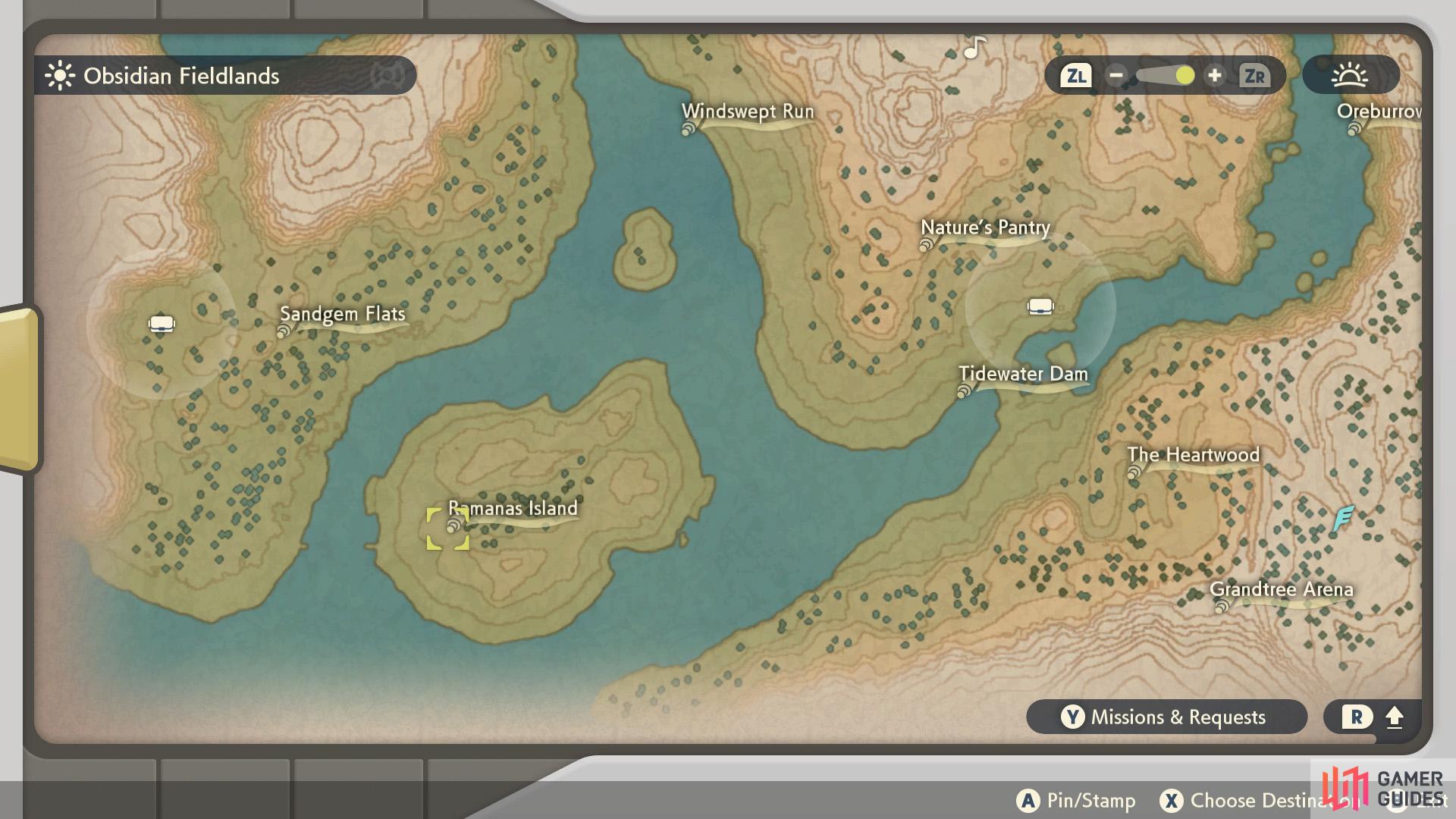The image size is (1456, 819).
Task: Click the music note icon at the top
Action: 973,48
